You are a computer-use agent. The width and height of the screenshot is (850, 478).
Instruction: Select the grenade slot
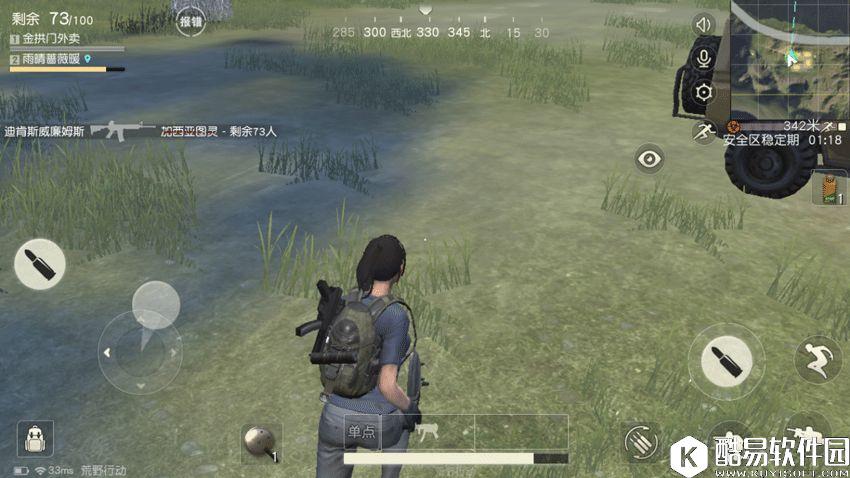[x=260, y=441]
